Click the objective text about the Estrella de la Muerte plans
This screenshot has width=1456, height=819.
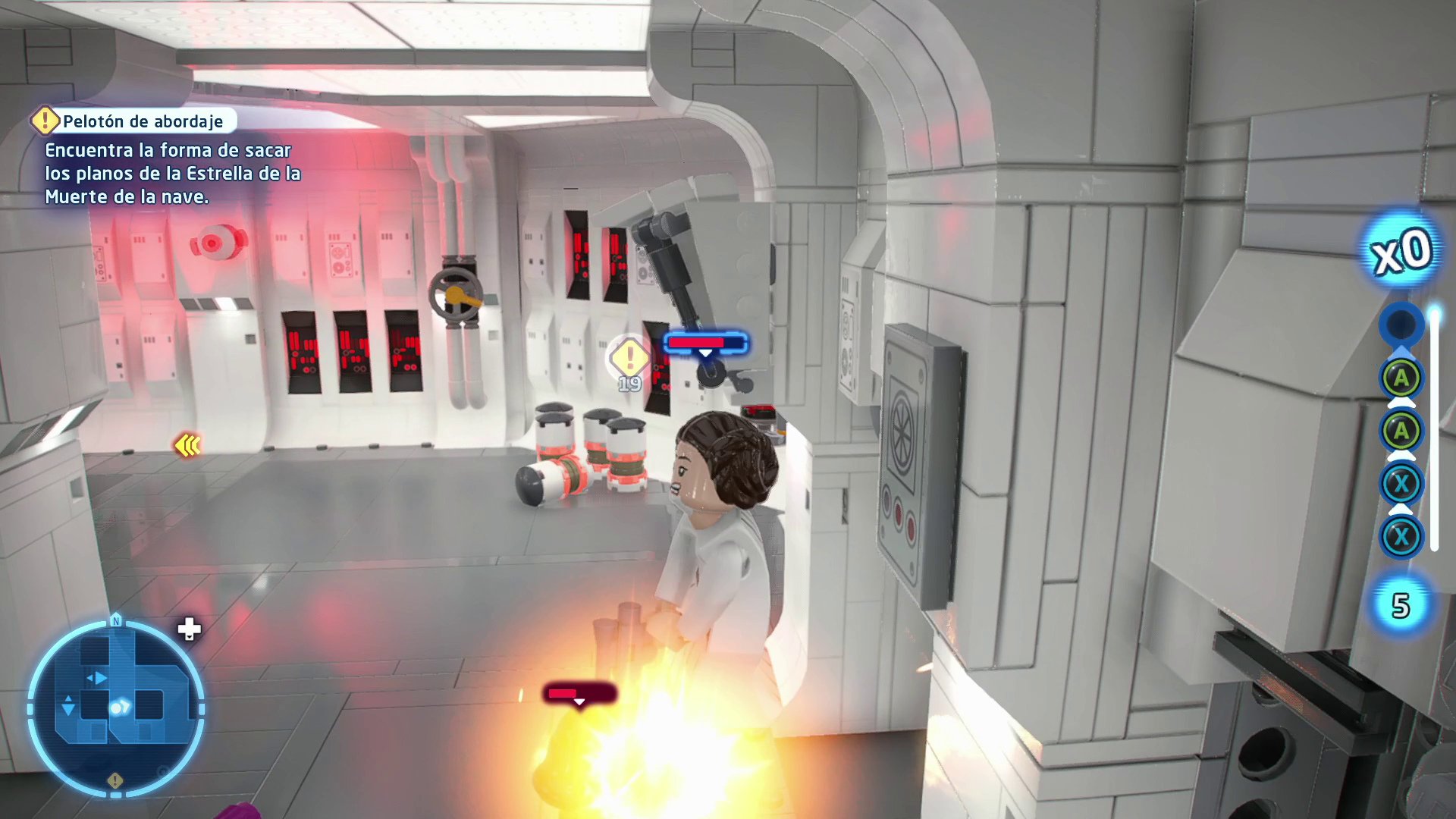tap(173, 174)
